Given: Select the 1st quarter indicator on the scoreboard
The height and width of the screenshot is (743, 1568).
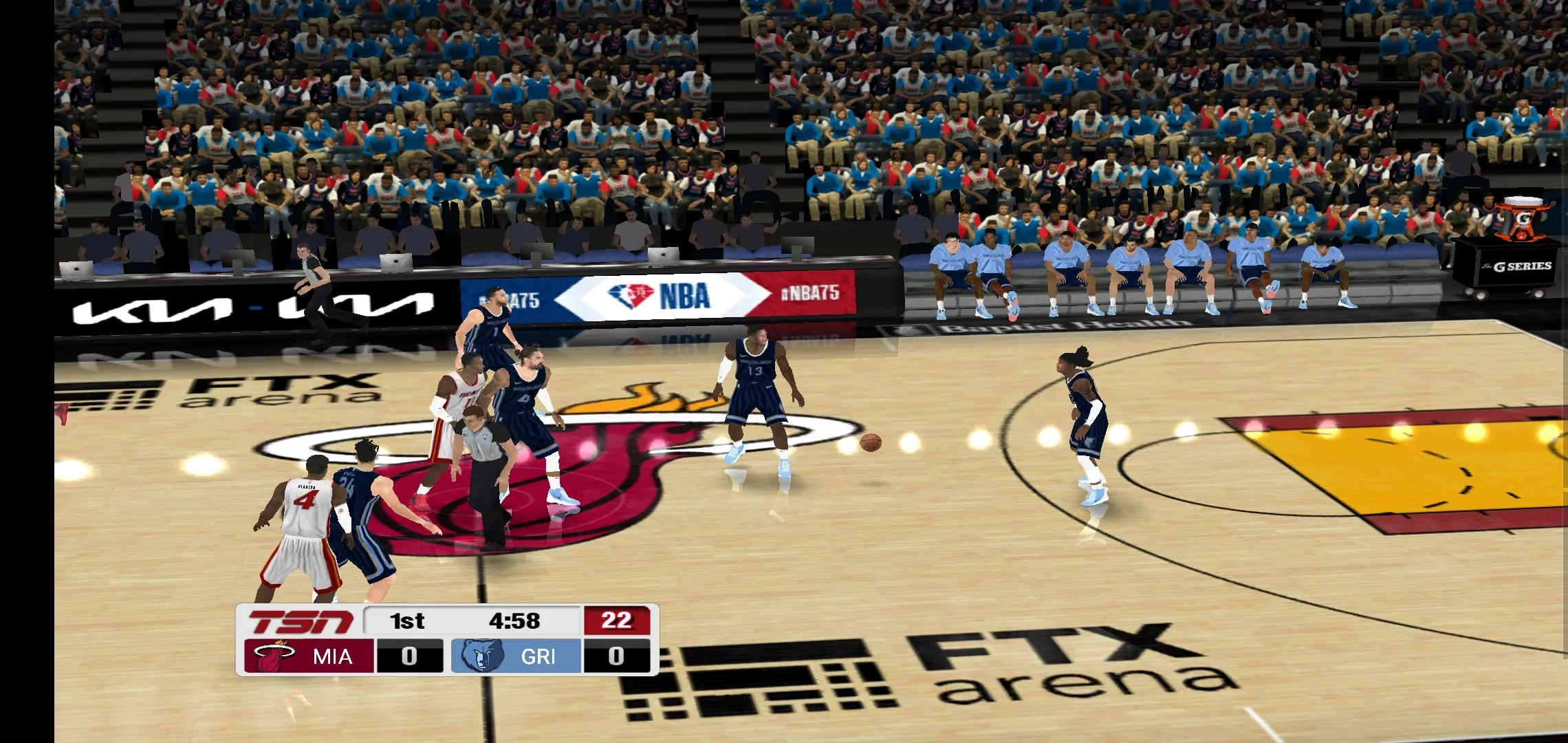Looking at the screenshot, I should (x=406, y=621).
